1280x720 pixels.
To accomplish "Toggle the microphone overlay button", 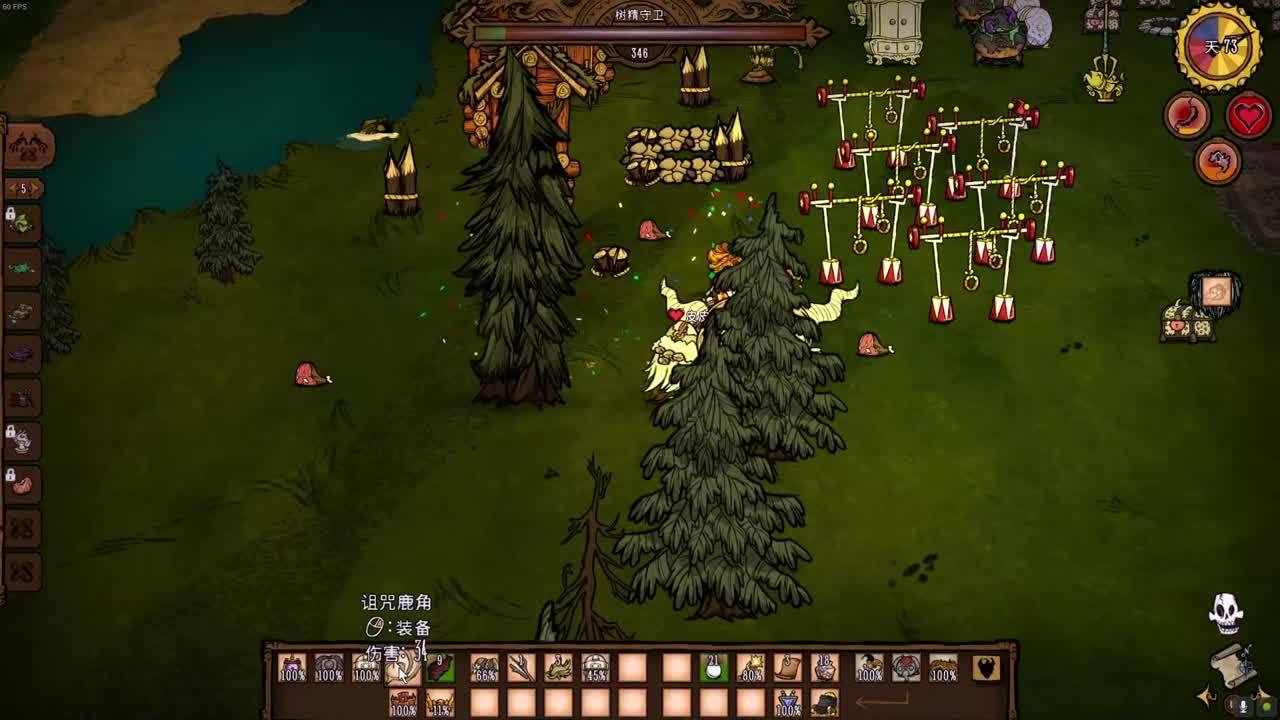I will [x=1243, y=706].
